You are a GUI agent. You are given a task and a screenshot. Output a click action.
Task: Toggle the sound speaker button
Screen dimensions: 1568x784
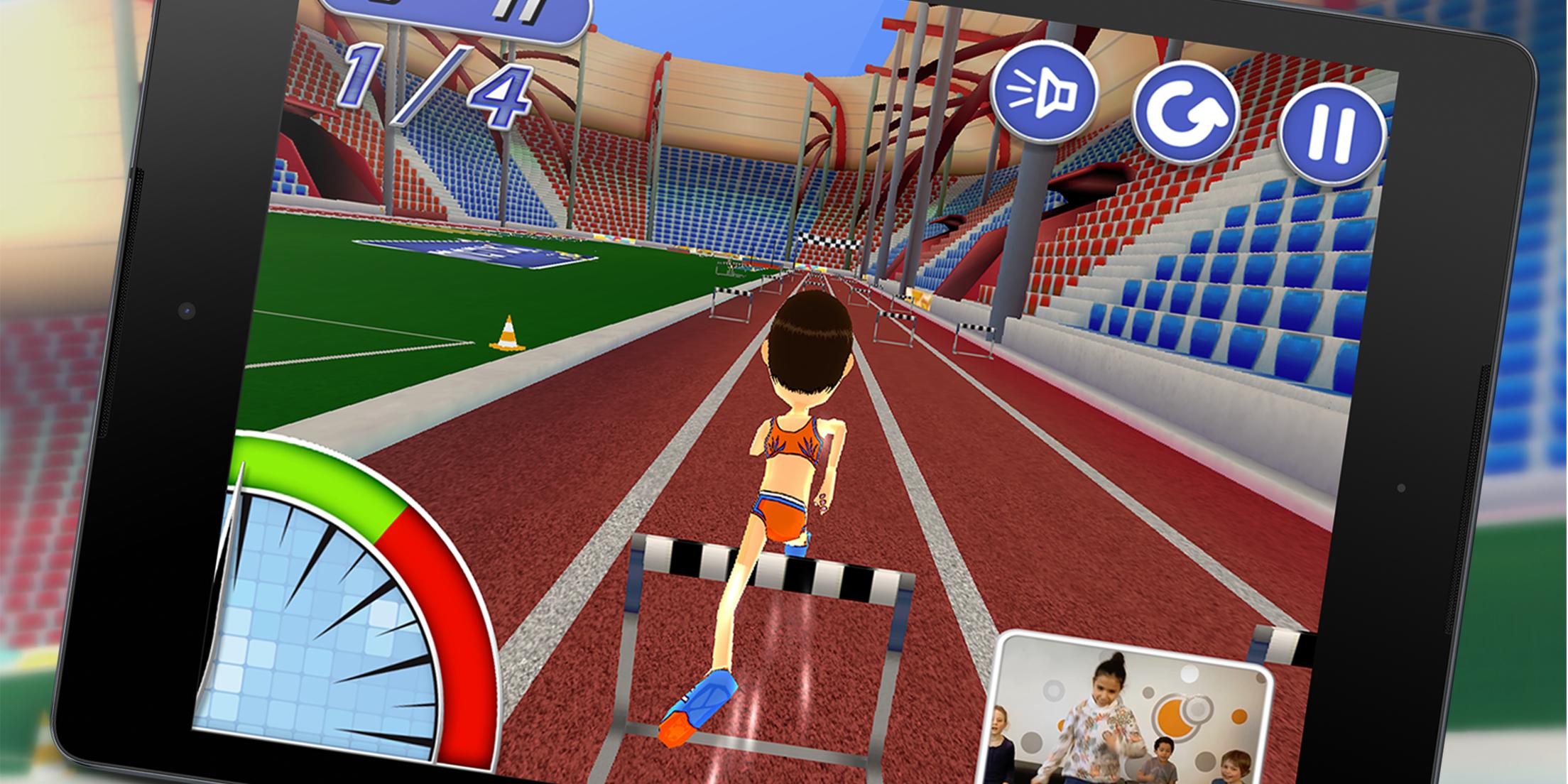(x=1043, y=92)
